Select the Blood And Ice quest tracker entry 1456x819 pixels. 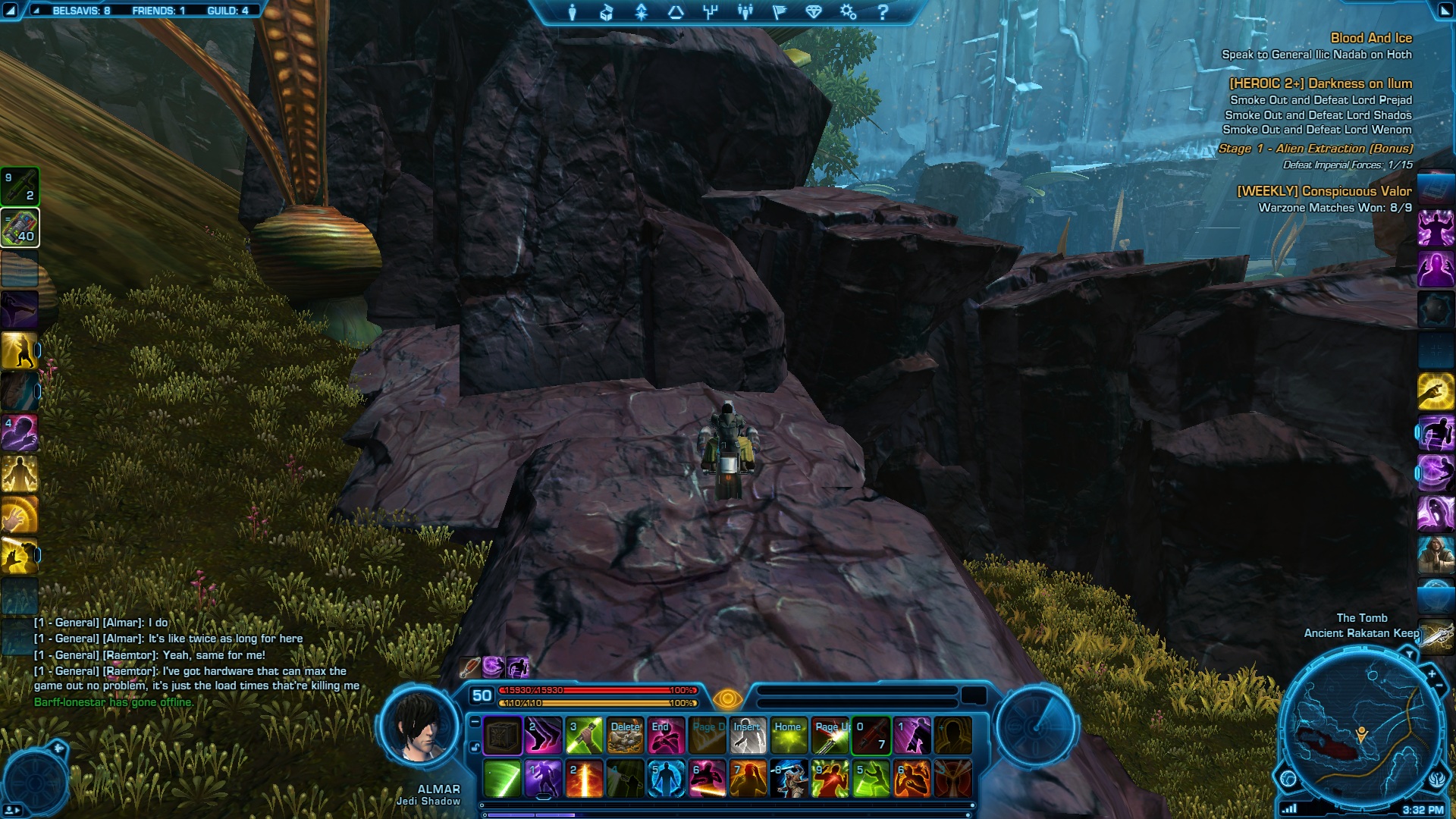(x=1370, y=38)
